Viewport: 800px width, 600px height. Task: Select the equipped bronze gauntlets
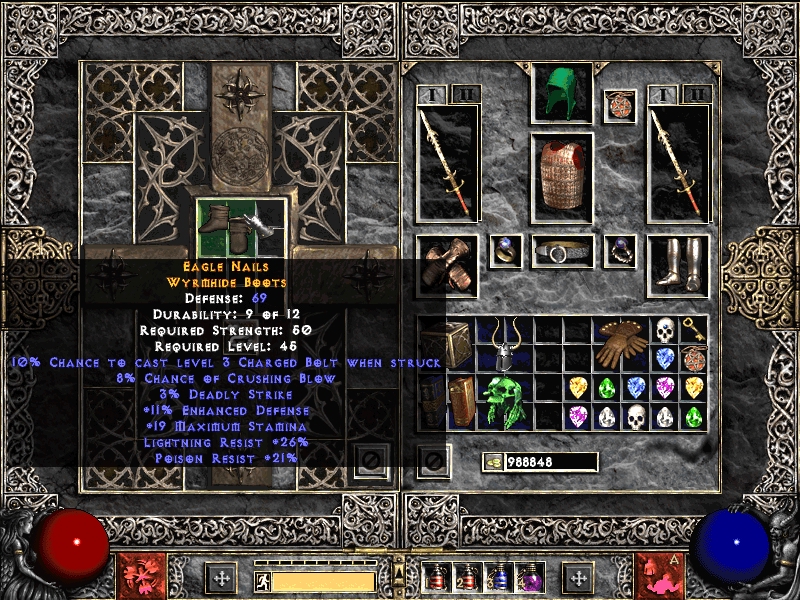point(447,265)
